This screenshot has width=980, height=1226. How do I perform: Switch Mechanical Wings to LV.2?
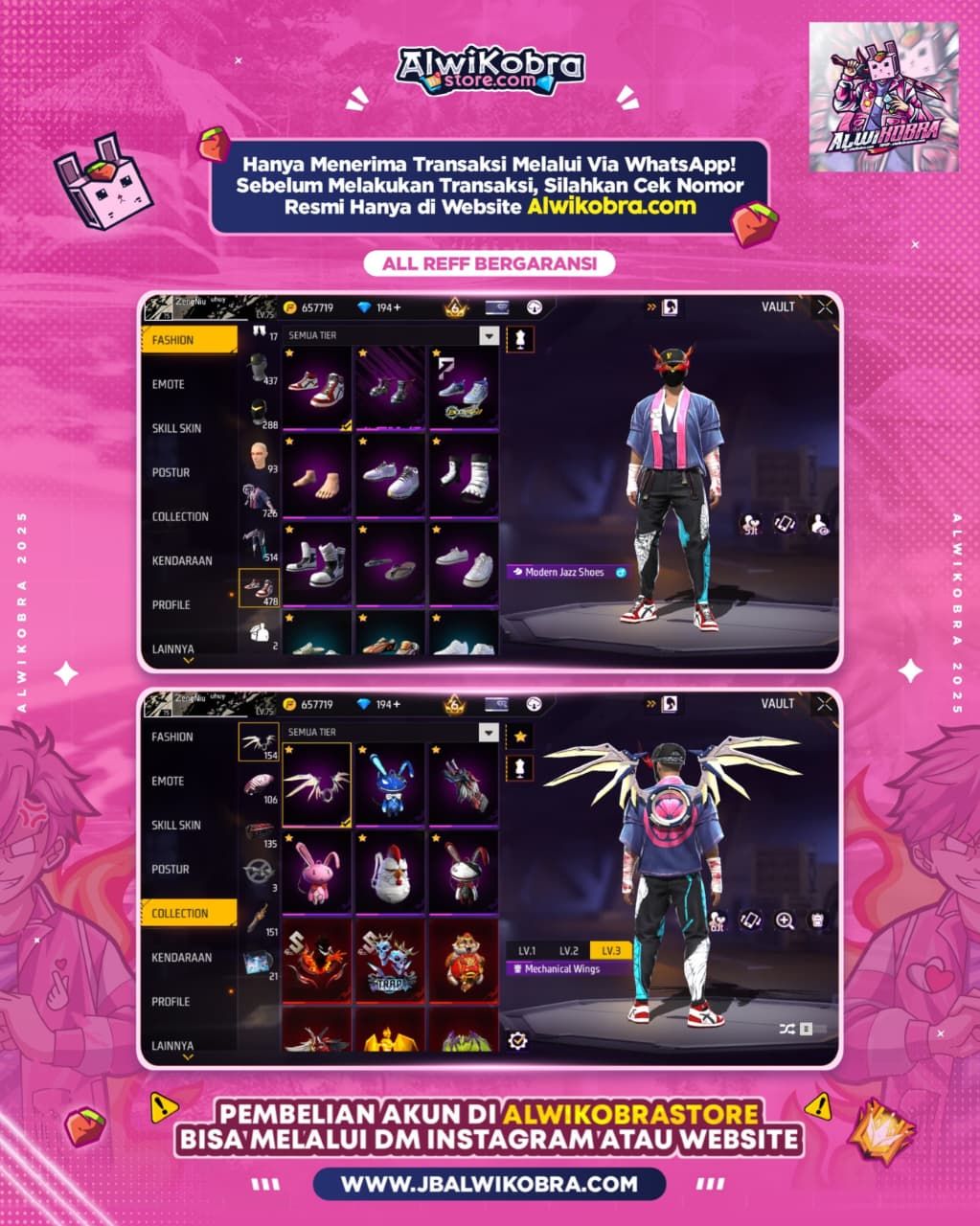(x=569, y=950)
